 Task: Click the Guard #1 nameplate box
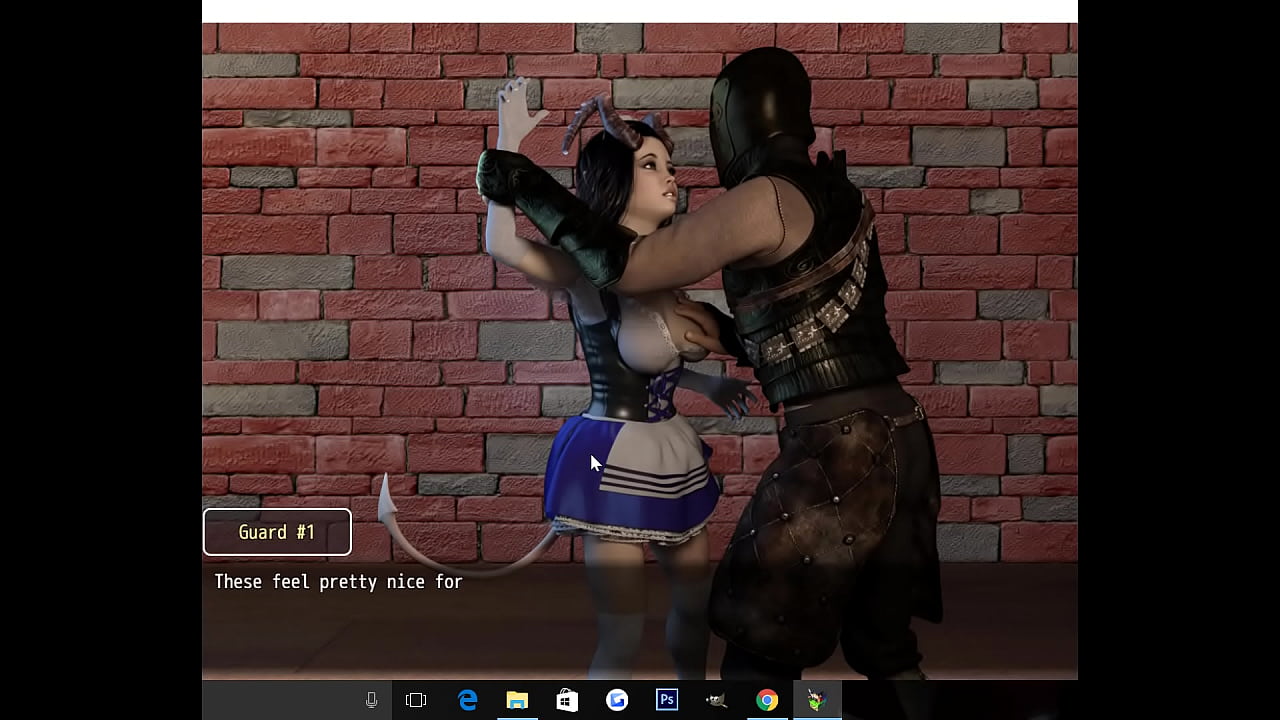tap(277, 532)
